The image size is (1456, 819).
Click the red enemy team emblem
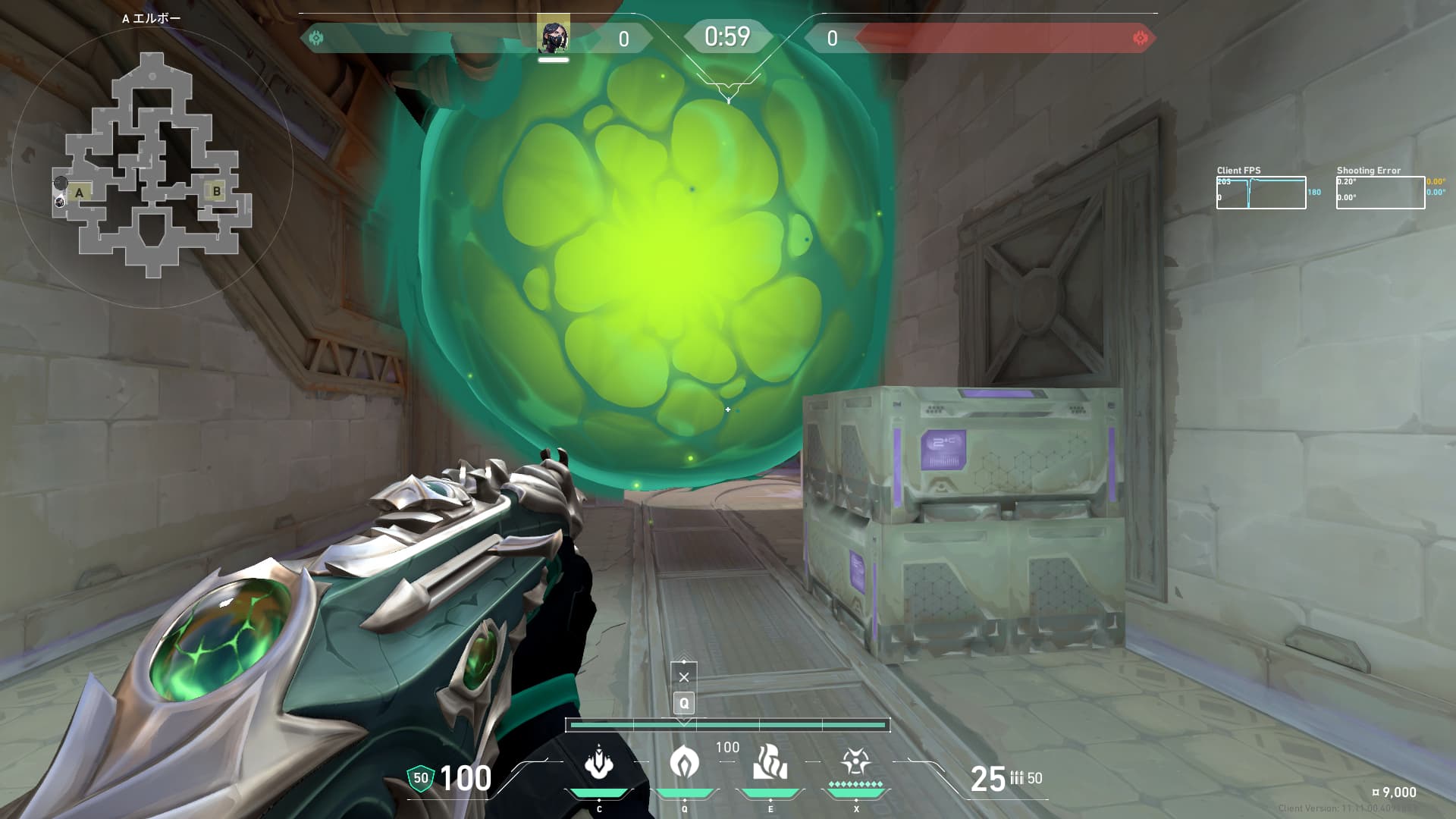(1140, 38)
